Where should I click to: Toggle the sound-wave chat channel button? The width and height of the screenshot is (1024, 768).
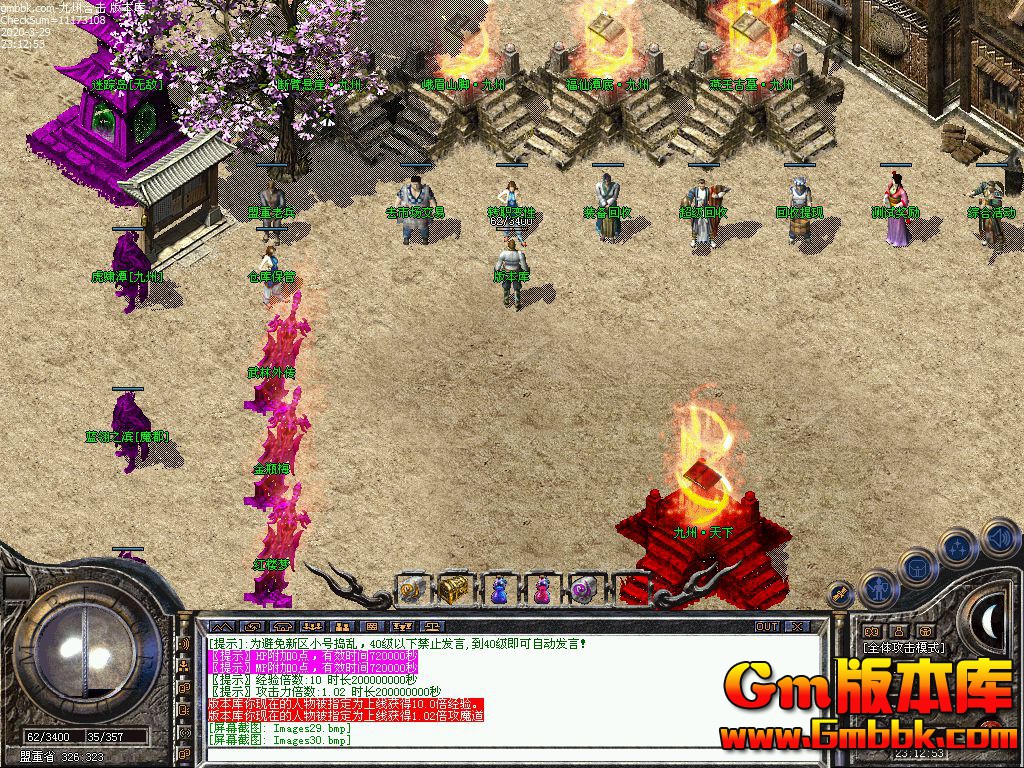coord(184,644)
